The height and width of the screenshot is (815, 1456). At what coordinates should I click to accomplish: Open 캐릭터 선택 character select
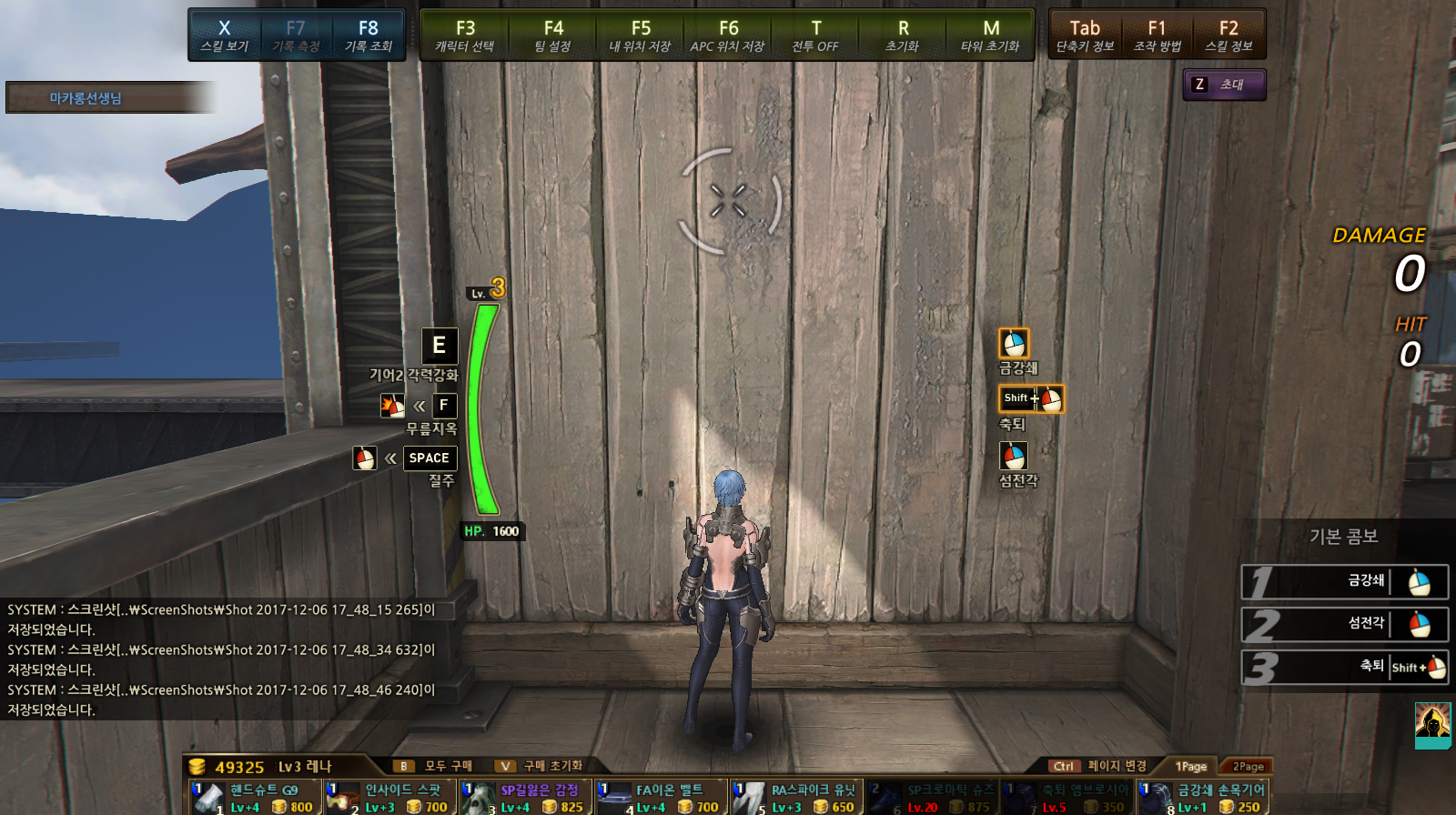pyautogui.click(x=465, y=35)
